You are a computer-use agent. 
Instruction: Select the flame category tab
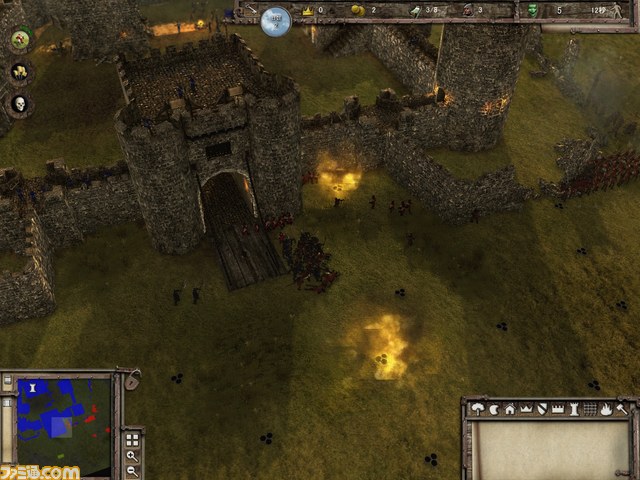[605, 408]
